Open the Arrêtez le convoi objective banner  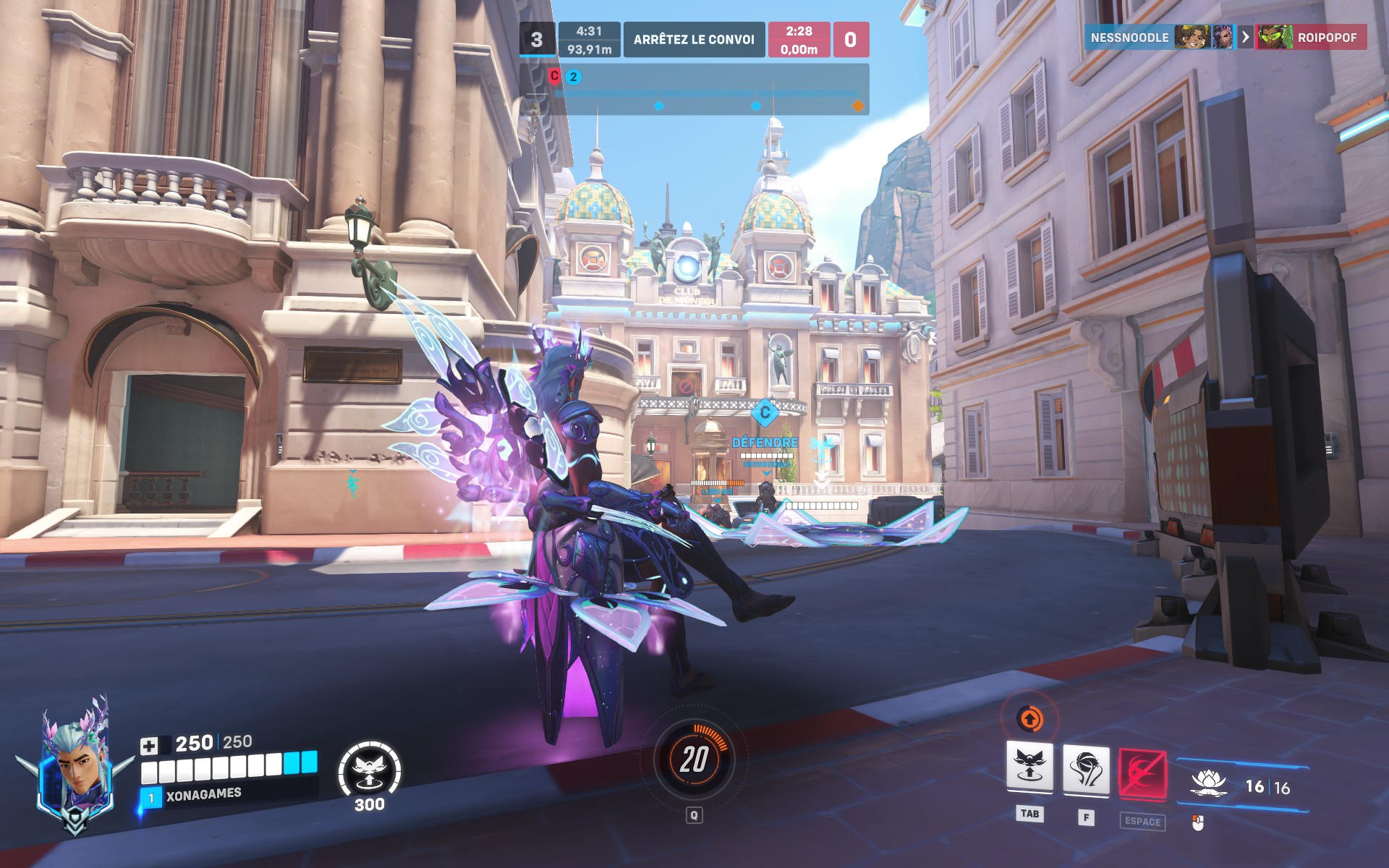tap(694, 40)
